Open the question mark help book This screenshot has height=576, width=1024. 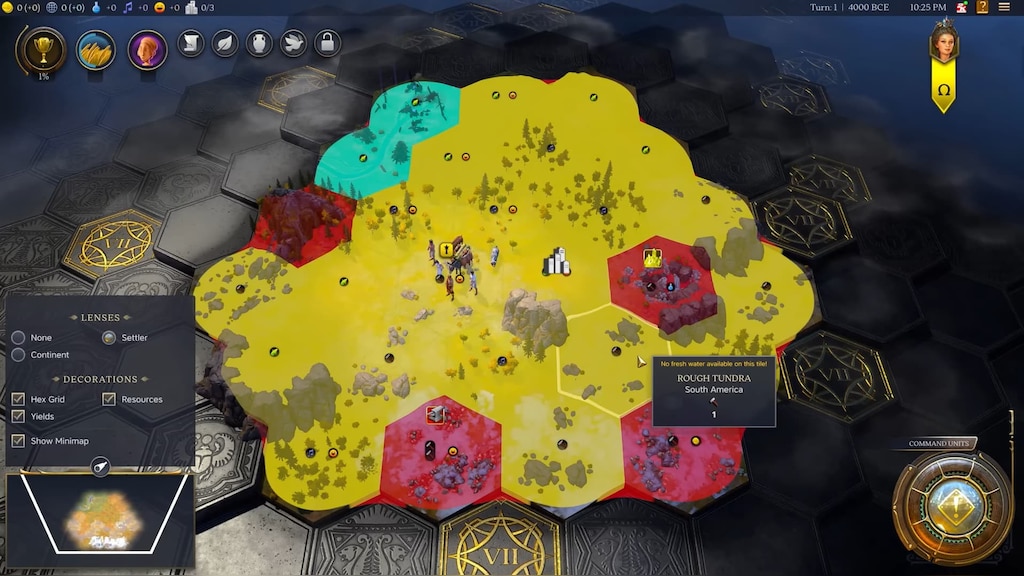[x=982, y=8]
